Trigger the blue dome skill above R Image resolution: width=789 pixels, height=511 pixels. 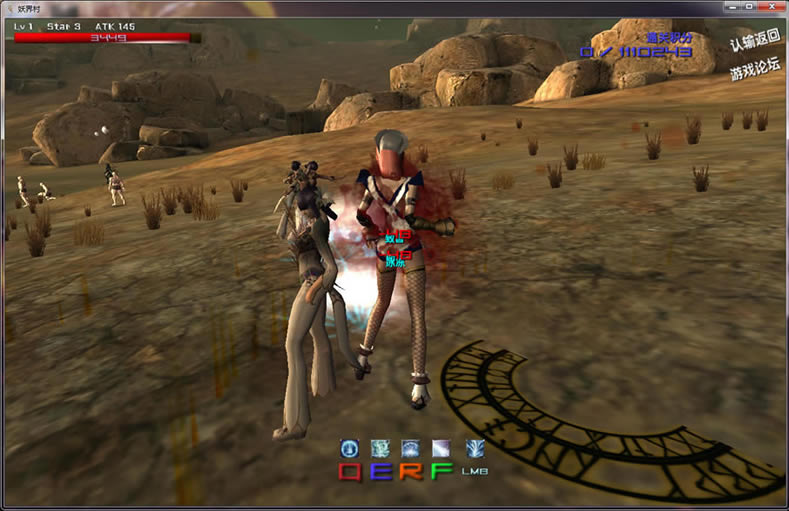pyautogui.click(x=411, y=449)
